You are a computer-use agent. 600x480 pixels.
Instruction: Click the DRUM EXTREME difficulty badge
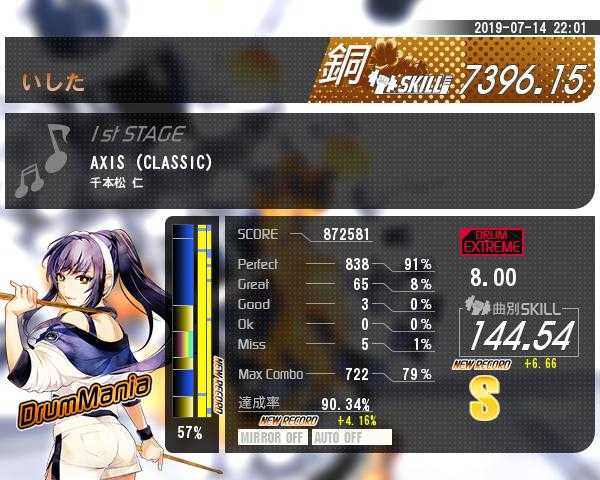(x=491, y=241)
